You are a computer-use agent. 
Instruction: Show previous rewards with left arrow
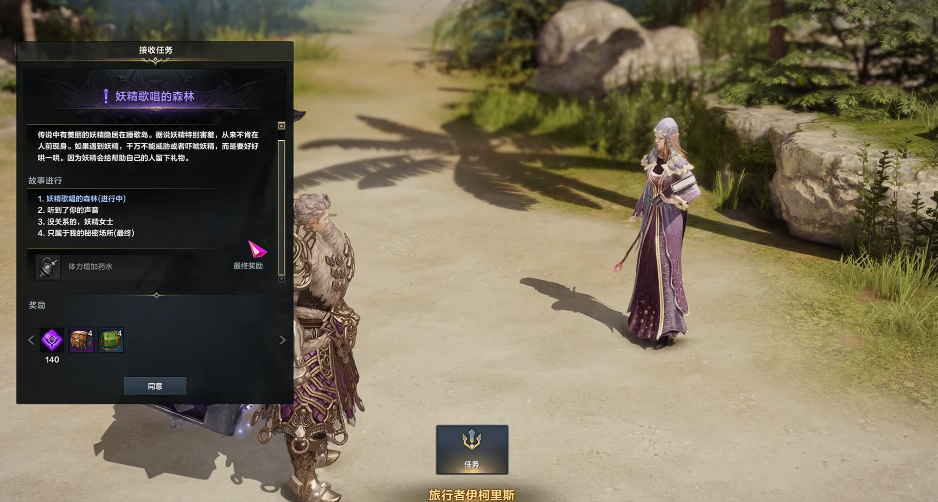(x=30, y=341)
